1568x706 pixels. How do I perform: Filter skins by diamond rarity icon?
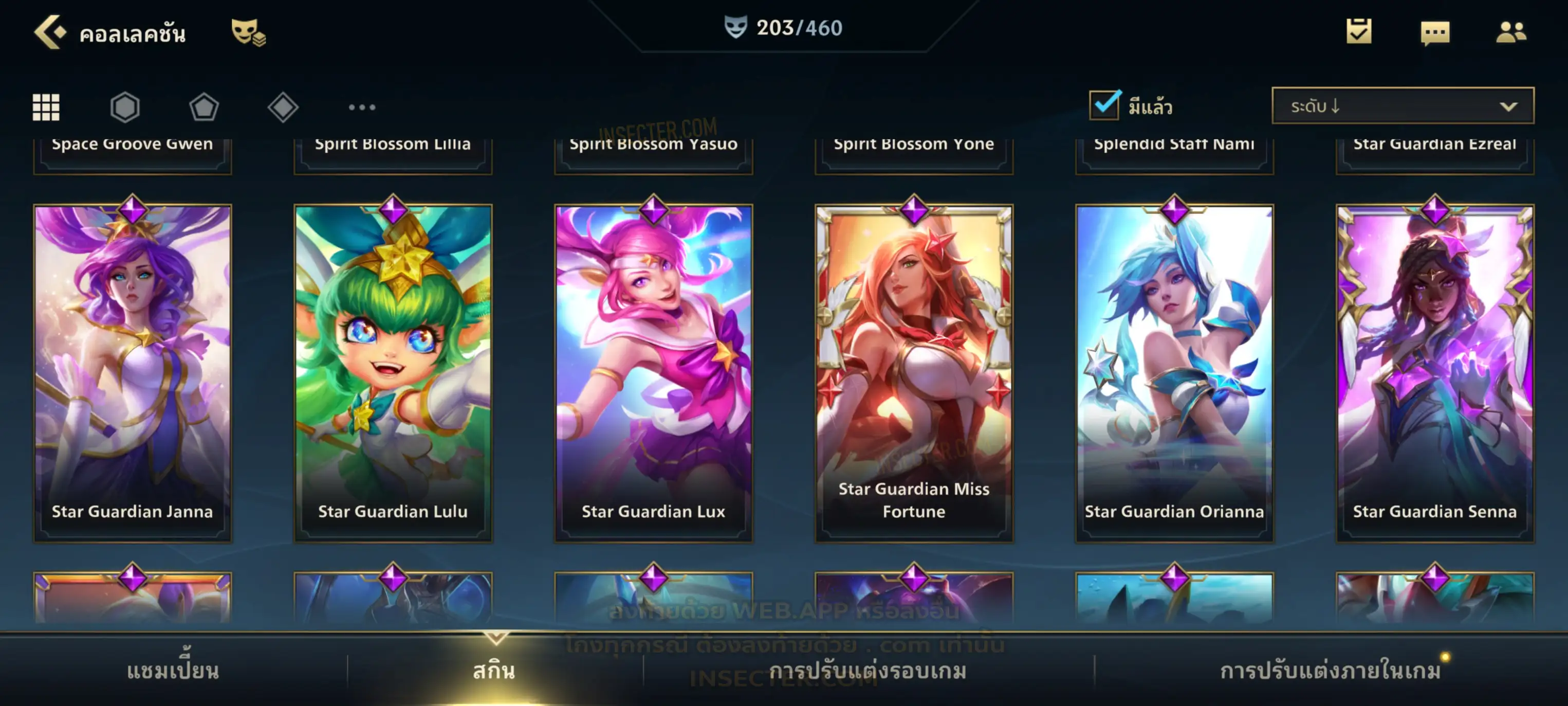pyautogui.click(x=283, y=107)
